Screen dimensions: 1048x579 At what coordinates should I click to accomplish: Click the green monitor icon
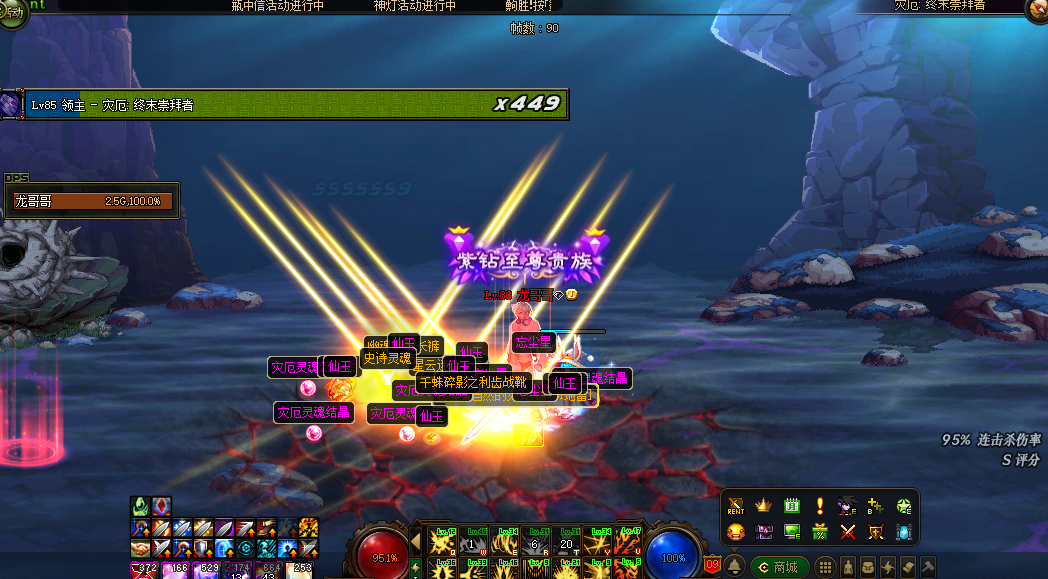point(792,532)
